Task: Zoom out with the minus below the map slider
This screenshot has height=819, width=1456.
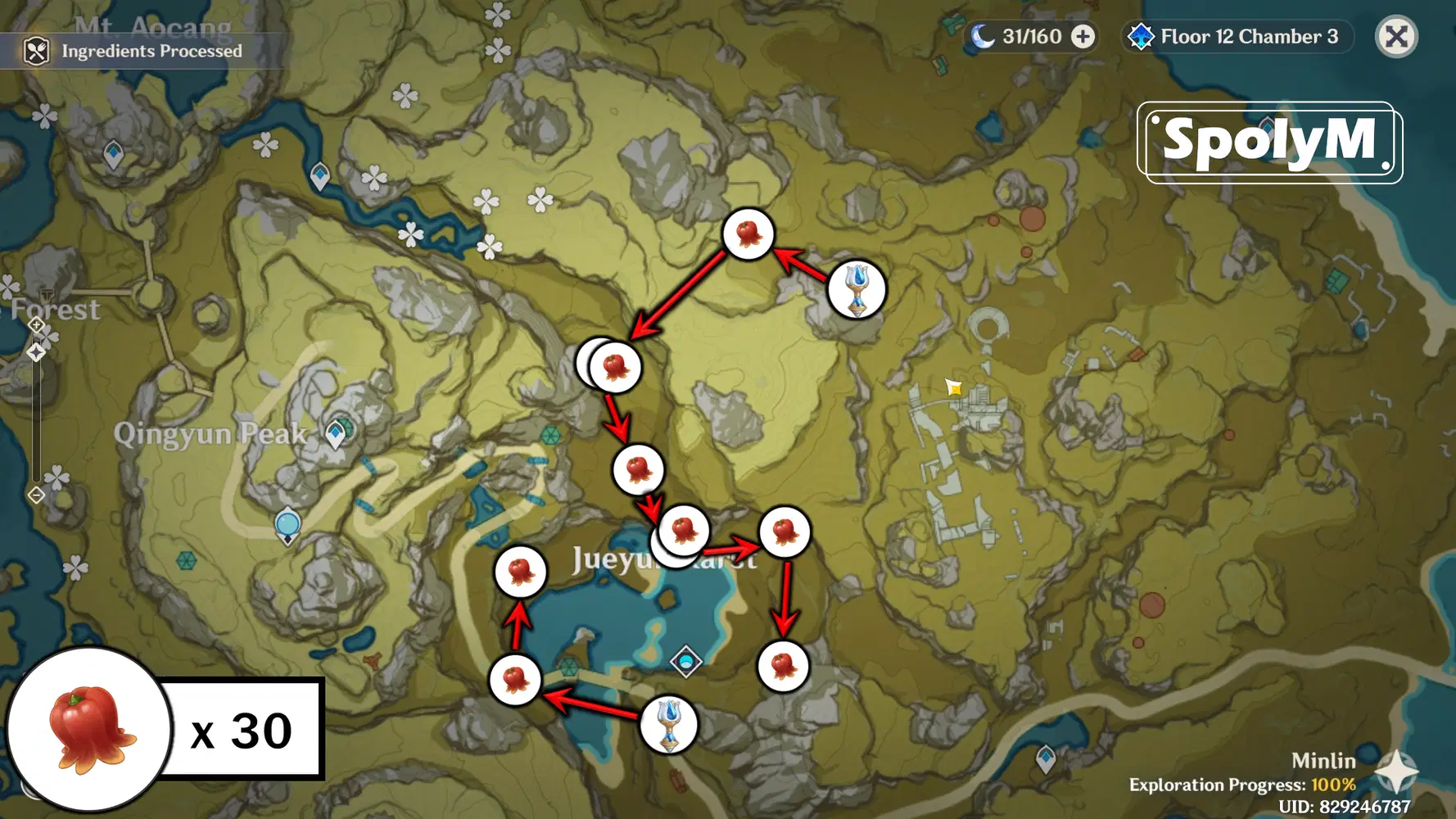Action: [x=36, y=494]
